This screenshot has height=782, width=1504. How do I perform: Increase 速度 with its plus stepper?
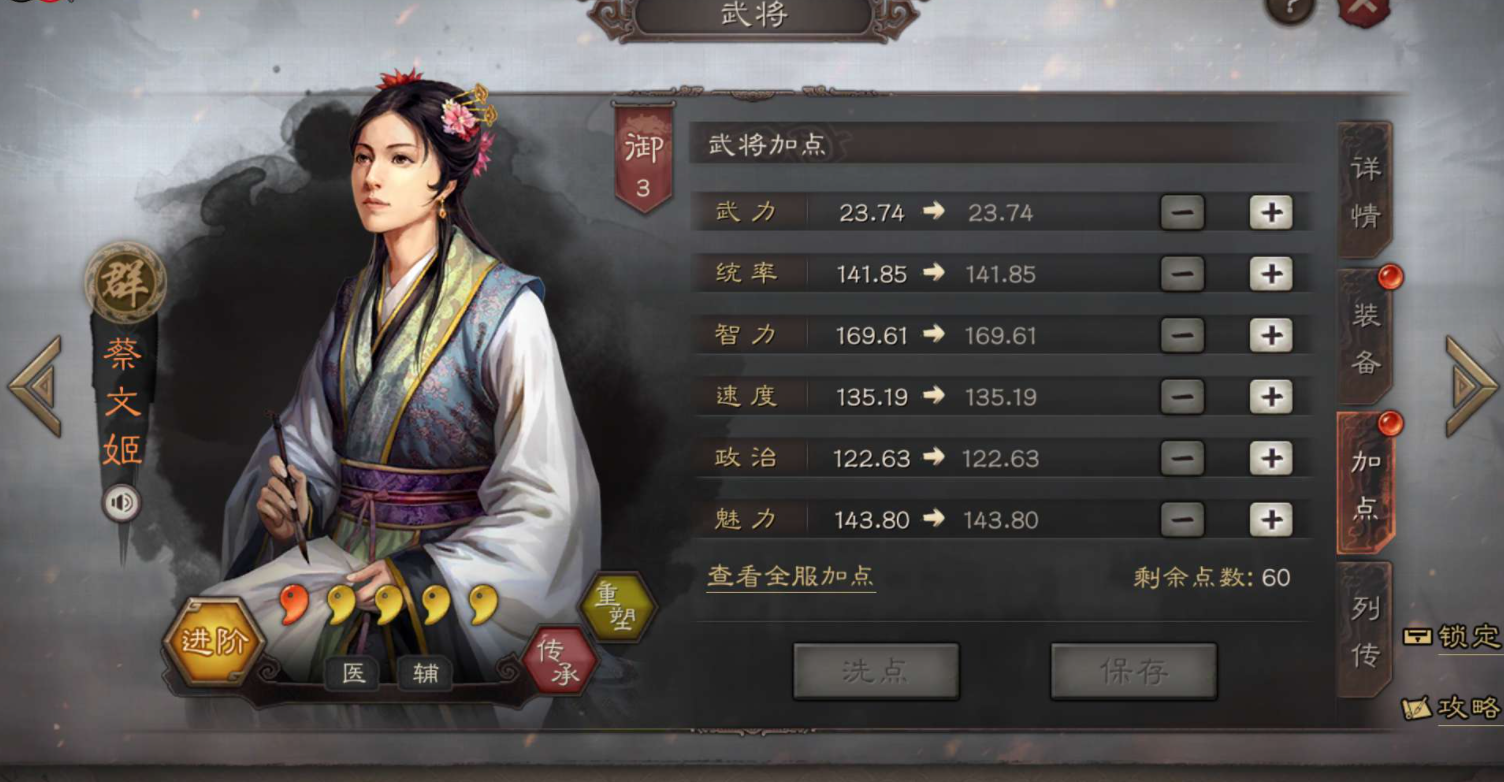click(x=1268, y=397)
